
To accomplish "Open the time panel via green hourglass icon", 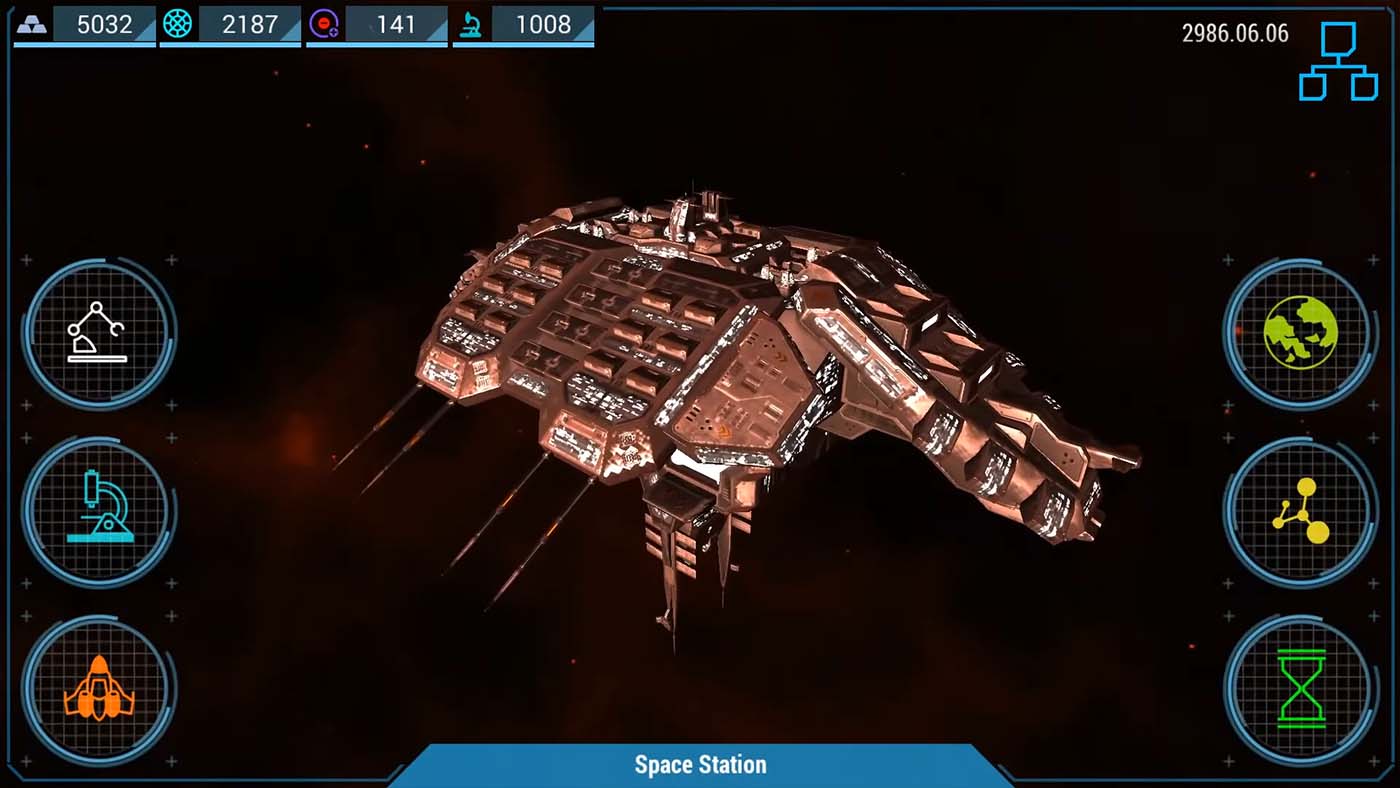I will (1299, 688).
